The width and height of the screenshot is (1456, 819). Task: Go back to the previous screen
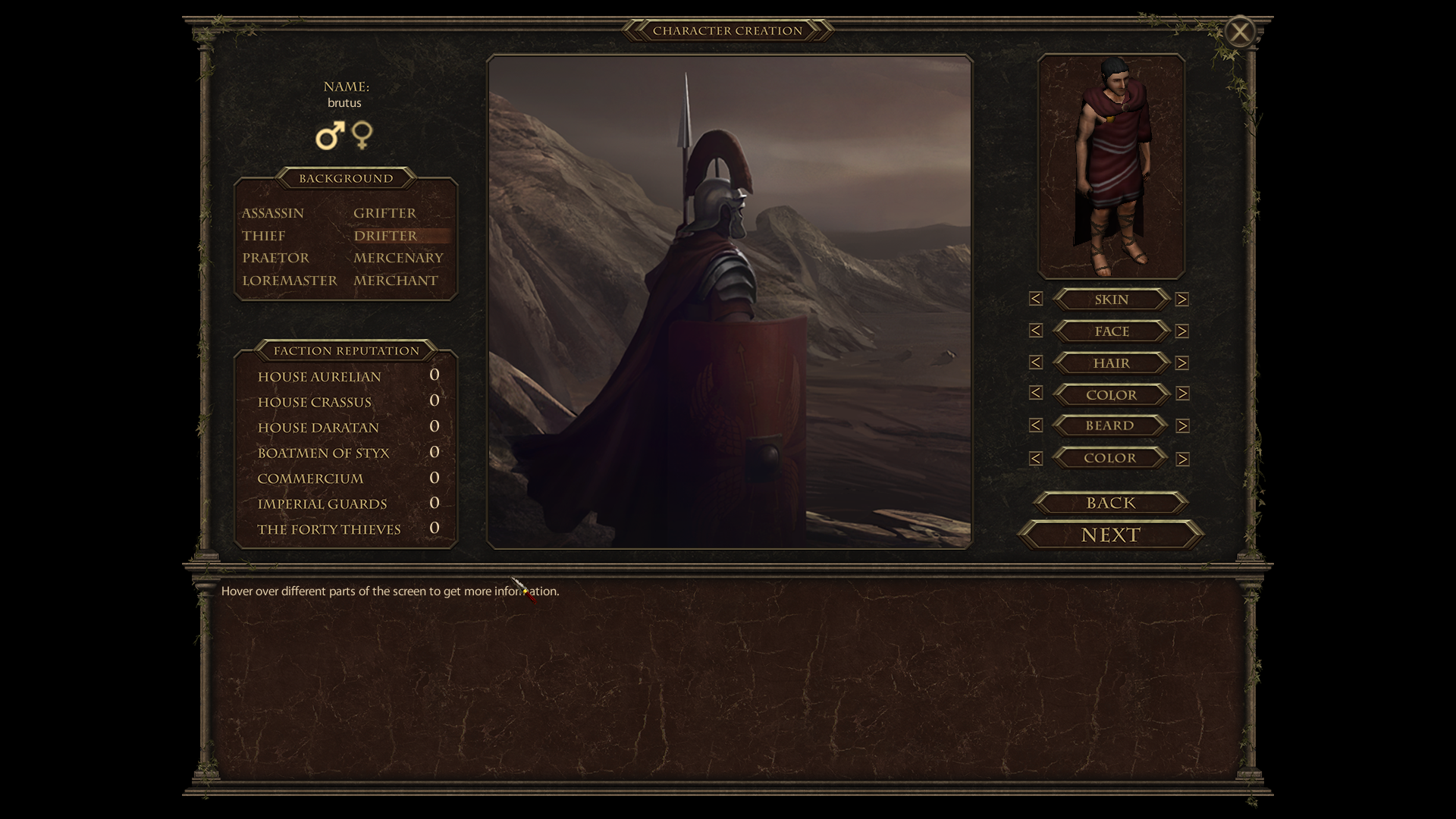click(x=1110, y=503)
